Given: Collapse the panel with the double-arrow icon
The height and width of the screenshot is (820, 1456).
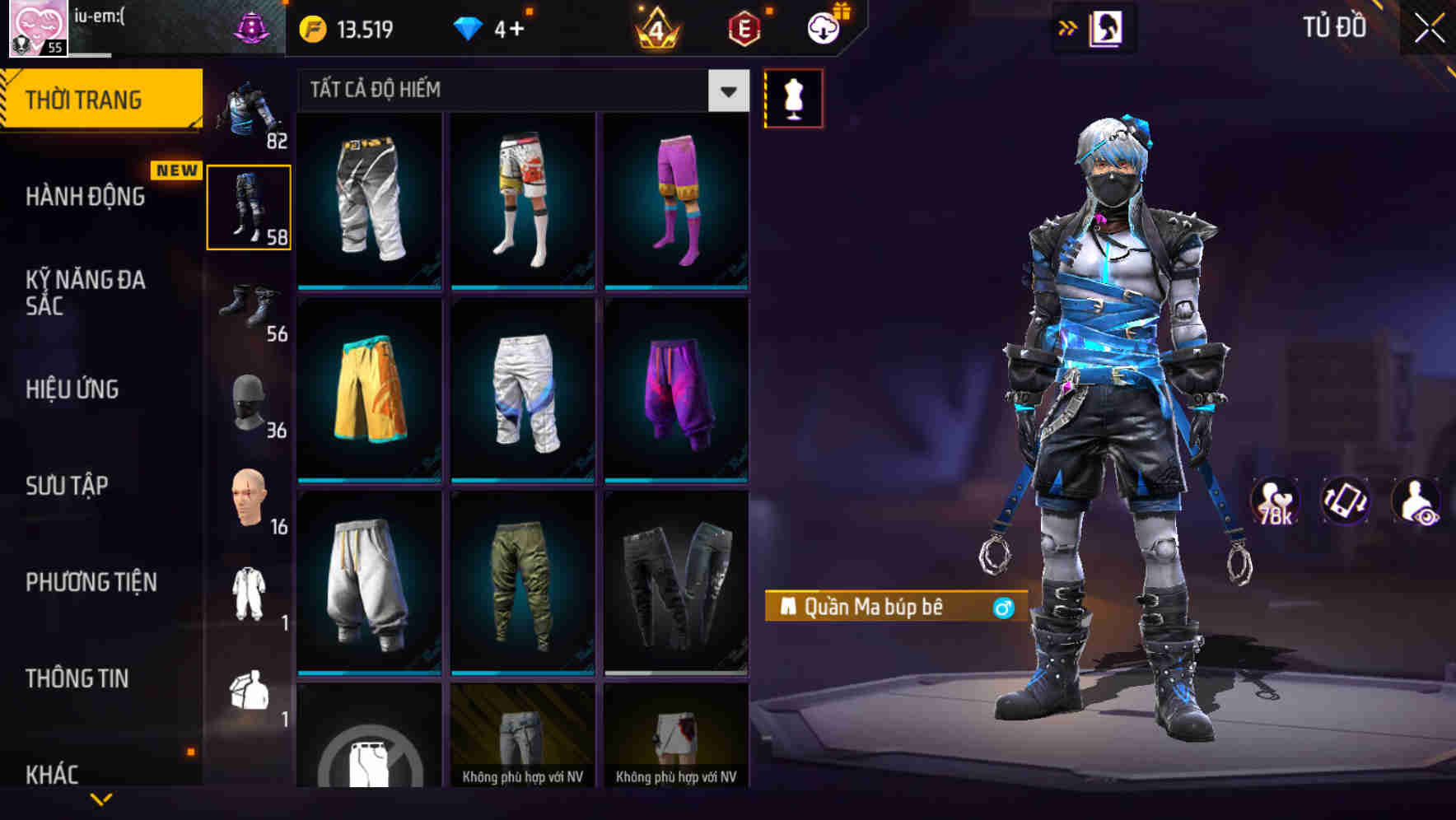Looking at the screenshot, I should pyautogui.click(x=1068, y=27).
